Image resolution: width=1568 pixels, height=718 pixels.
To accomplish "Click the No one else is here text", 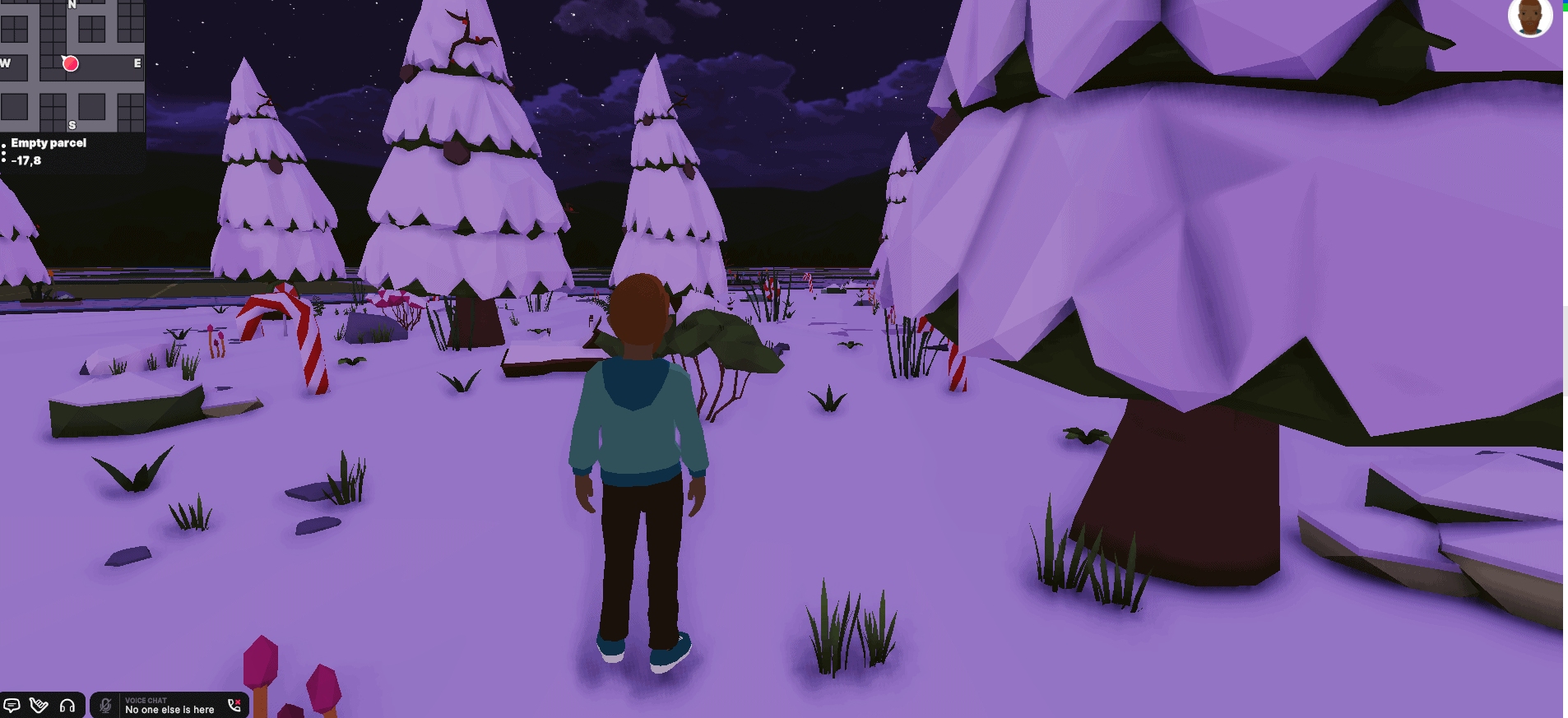I will pos(169,709).
